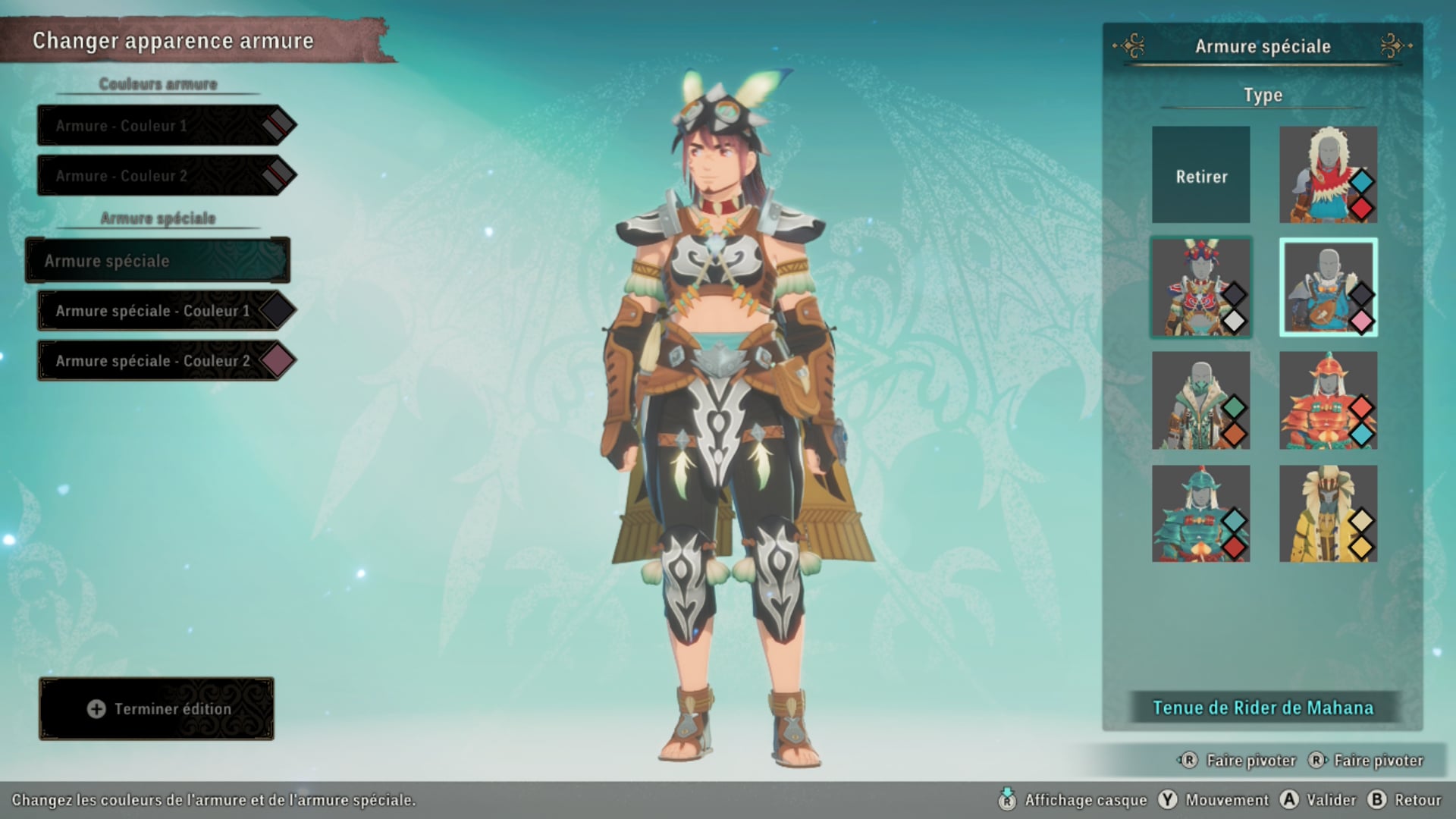The width and height of the screenshot is (1456, 819).
Task: Pick the white fur-hooded red scarf outfit
Action: [x=1328, y=175]
